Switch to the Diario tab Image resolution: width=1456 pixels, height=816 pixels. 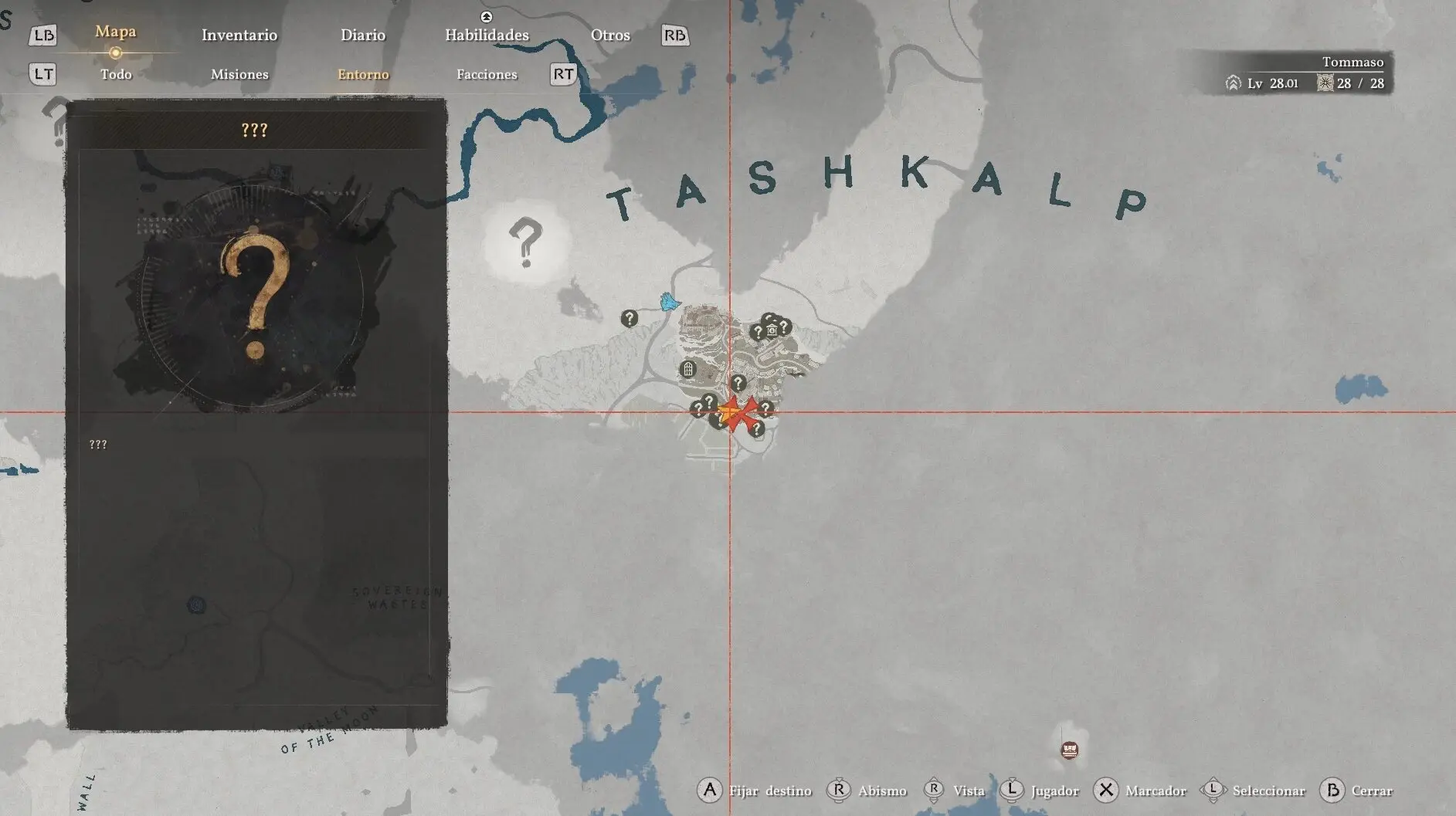point(363,35)
